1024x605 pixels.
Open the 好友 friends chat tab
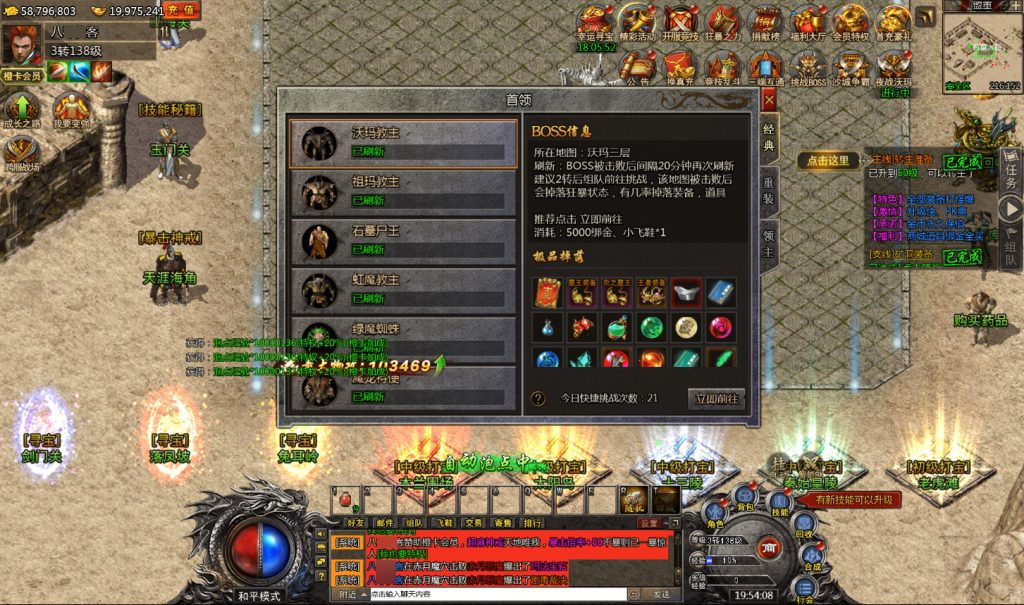coord(356,522)
